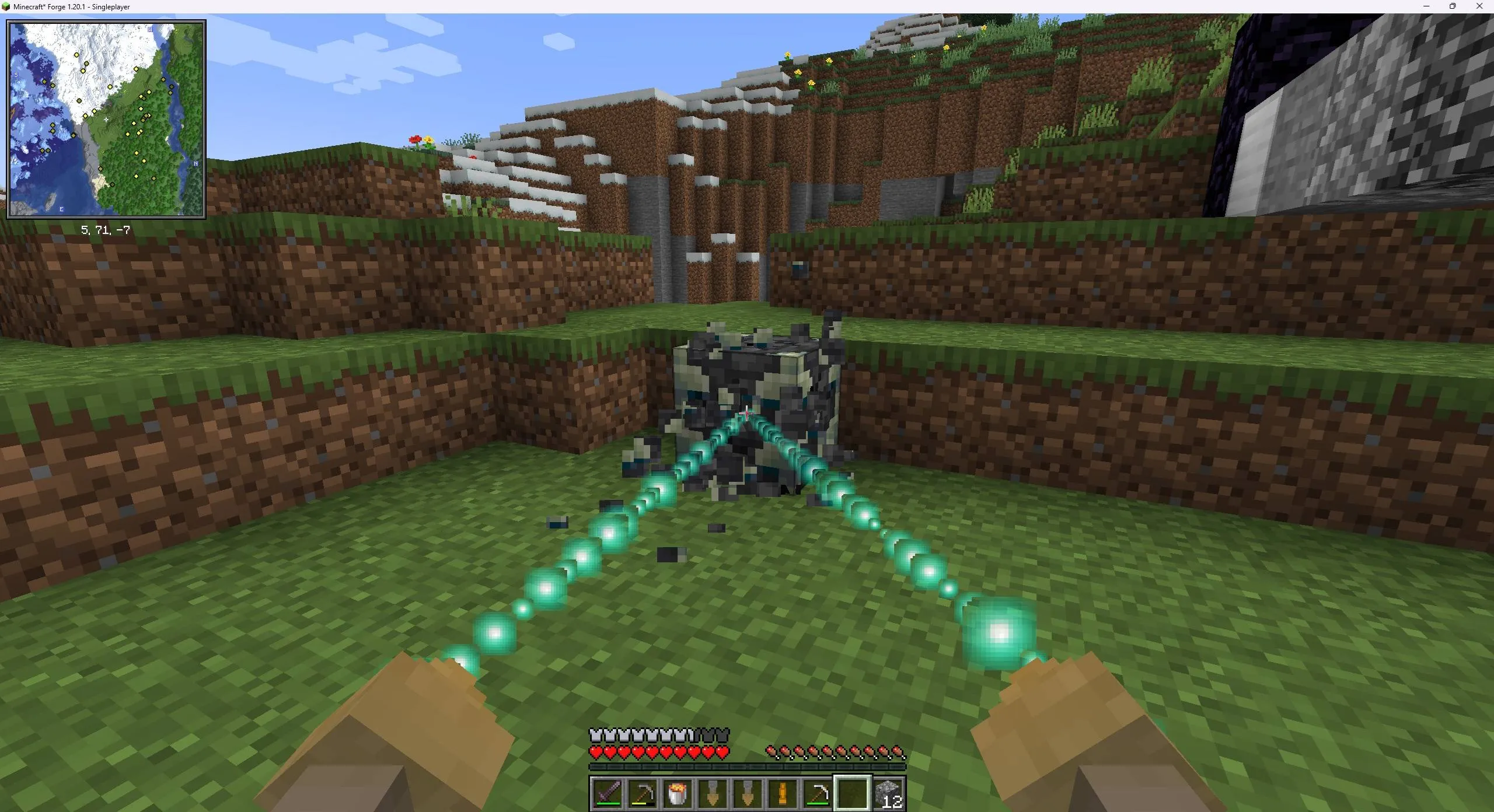Viewport: 1494px width, 812px height.
Task: Click the empty selected hotbar slot
Action: (x=851, y=793)
